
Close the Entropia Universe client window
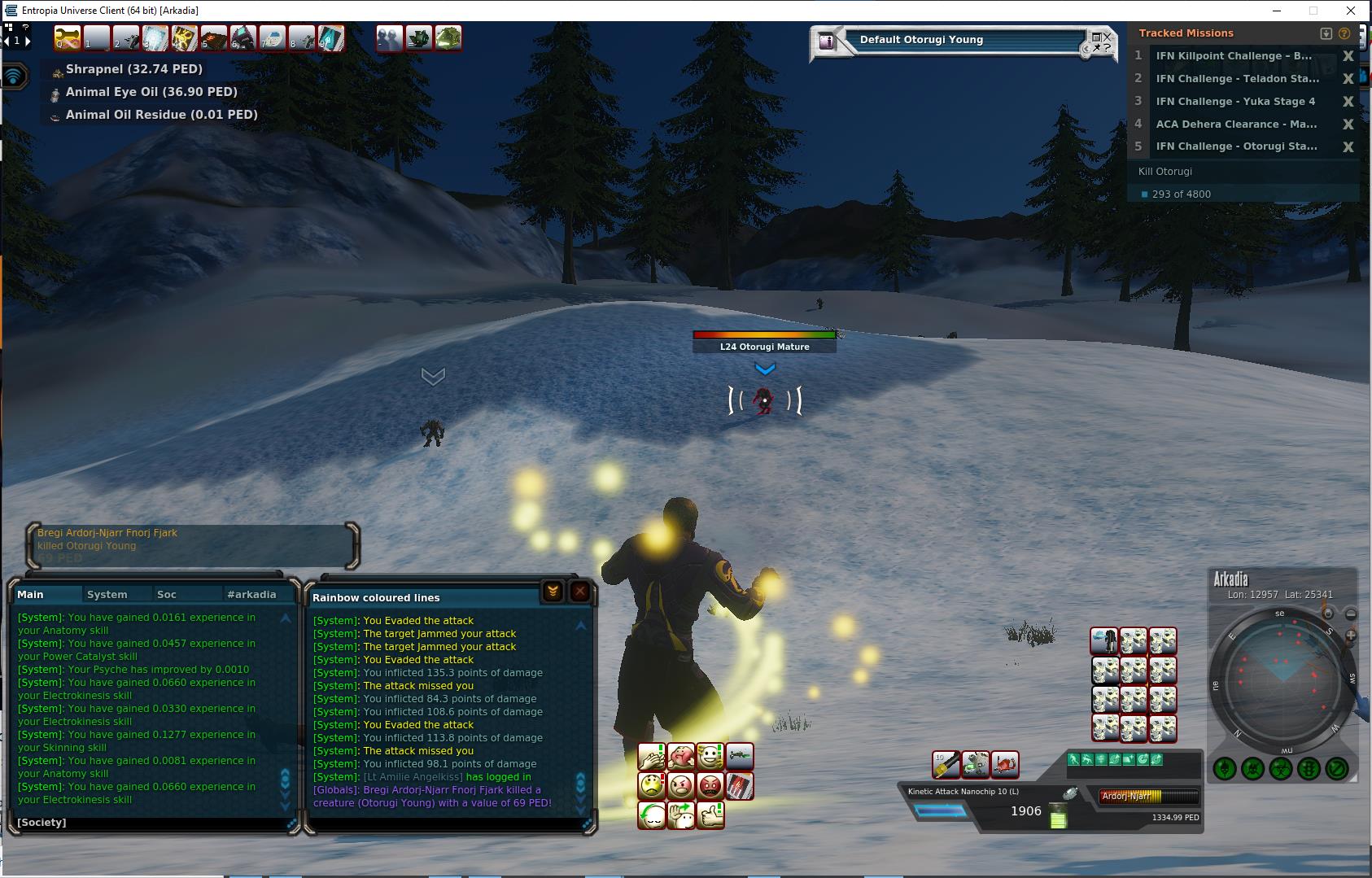point(1351,11)
